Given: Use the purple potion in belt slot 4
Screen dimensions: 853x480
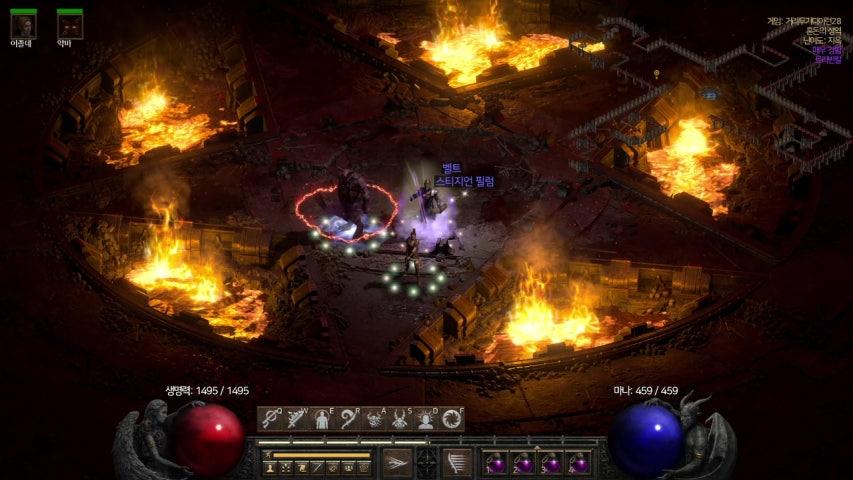Looking at the screenshot, I should point(578,463).
